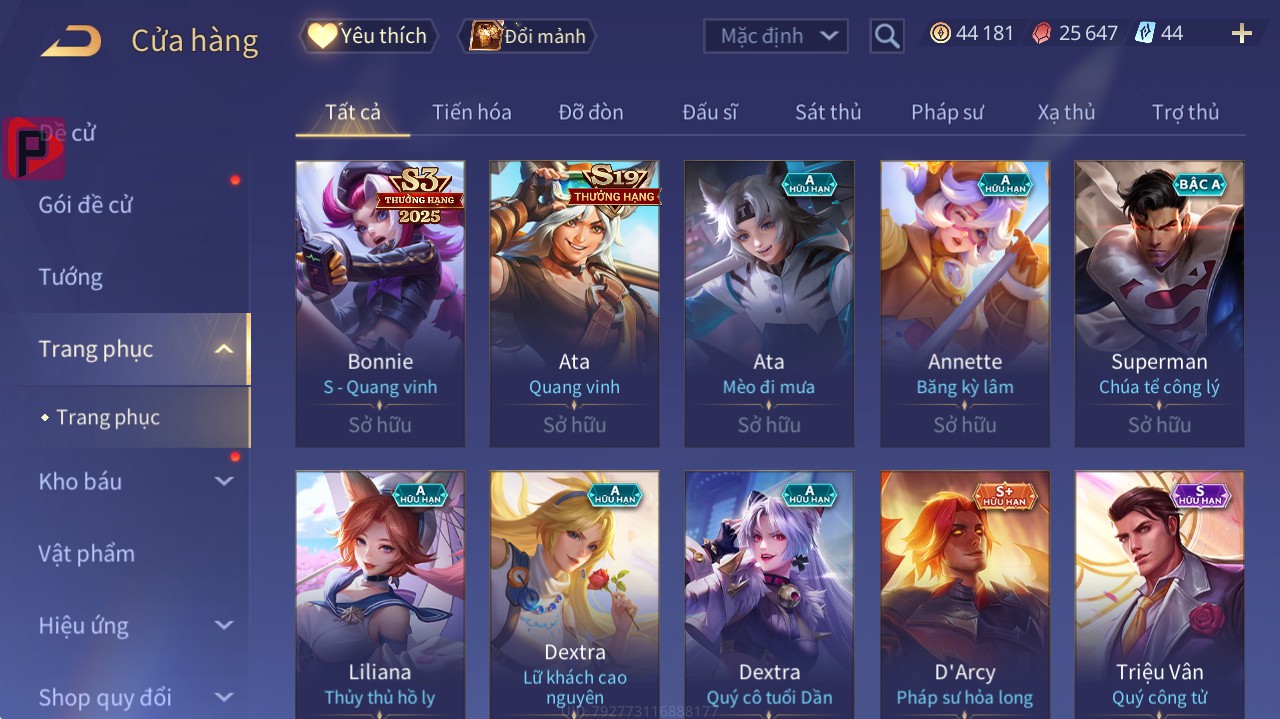Open the Đổi mảnh fragment exchange
This screenshot has width=1280, height=719.
[528, 36]
